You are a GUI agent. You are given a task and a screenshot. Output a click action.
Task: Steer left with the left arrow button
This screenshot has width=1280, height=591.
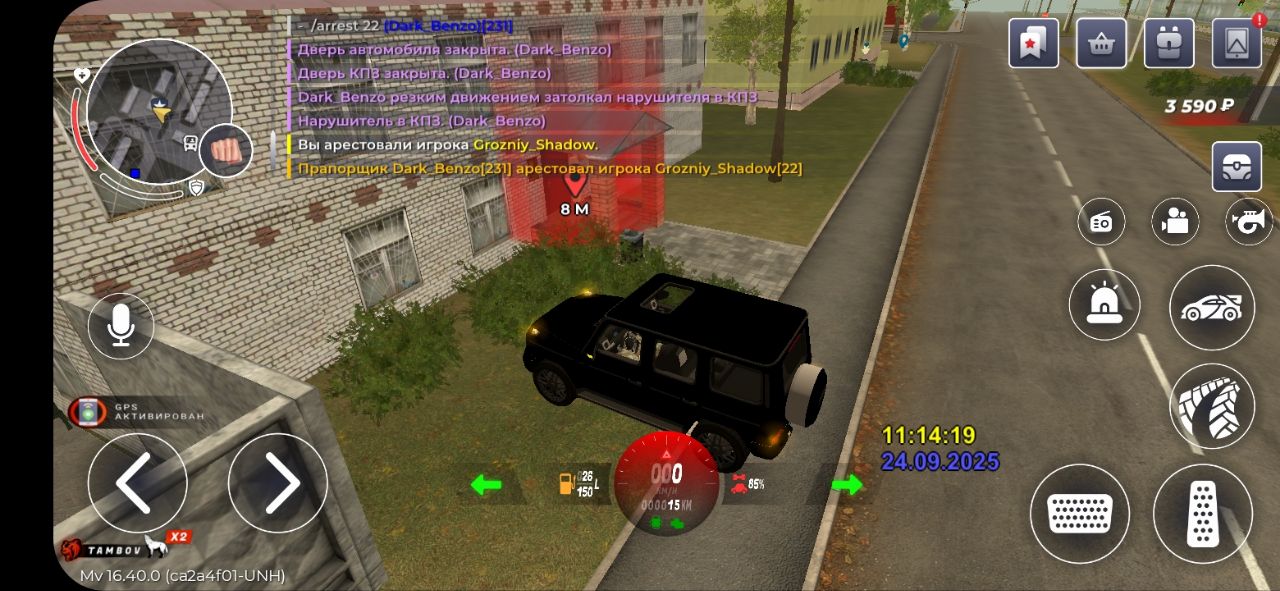137,483
